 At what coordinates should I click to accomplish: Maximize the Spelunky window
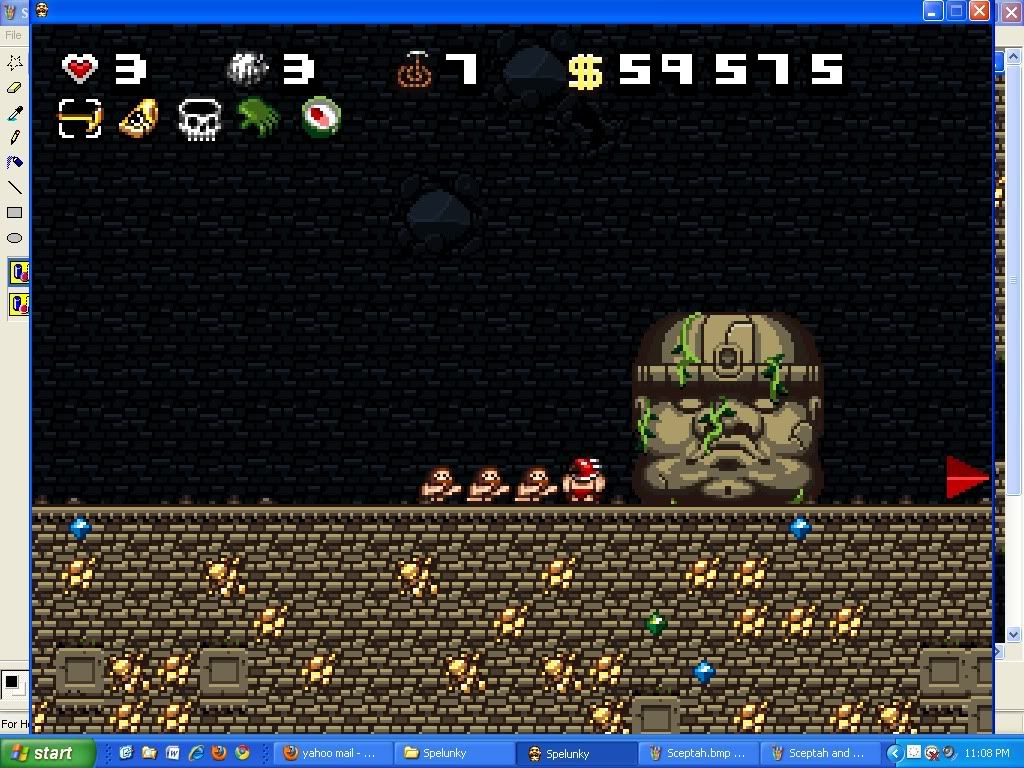[956, 11]
